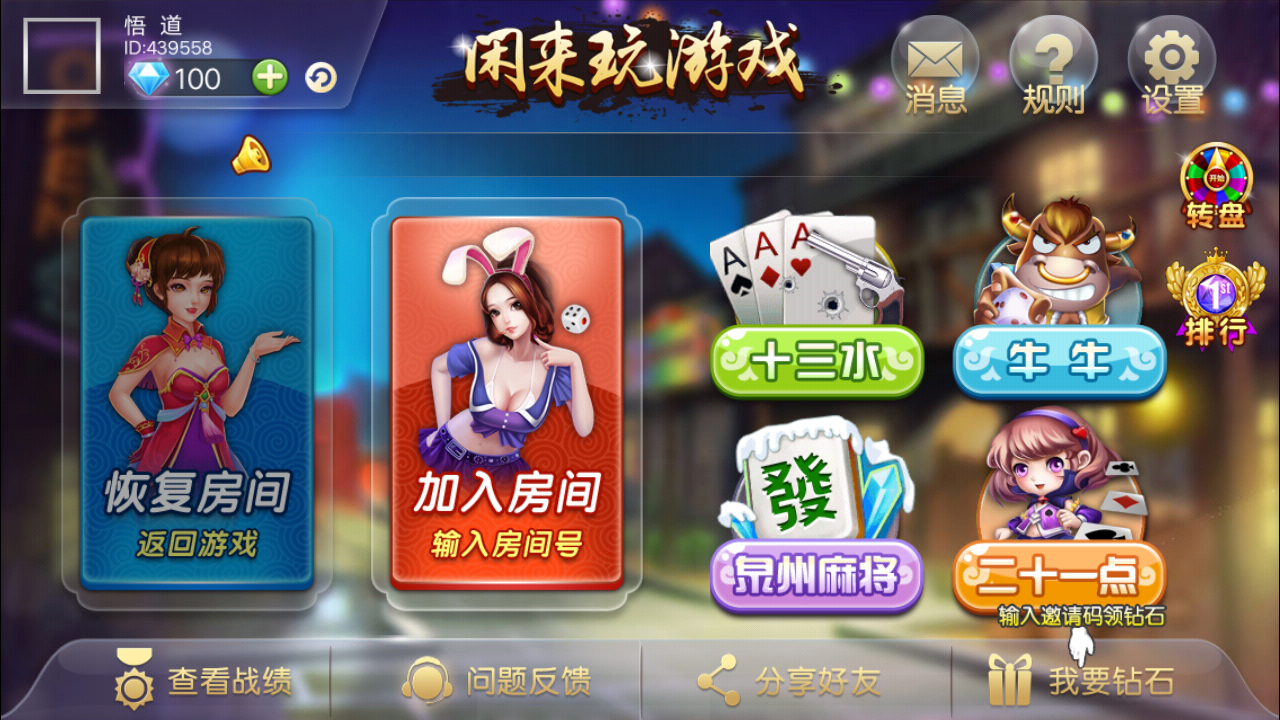Screen dimensions: 1280x720
Task: Start a 牛牛 Niu Niu game
Action: (x=1060, y=363)
